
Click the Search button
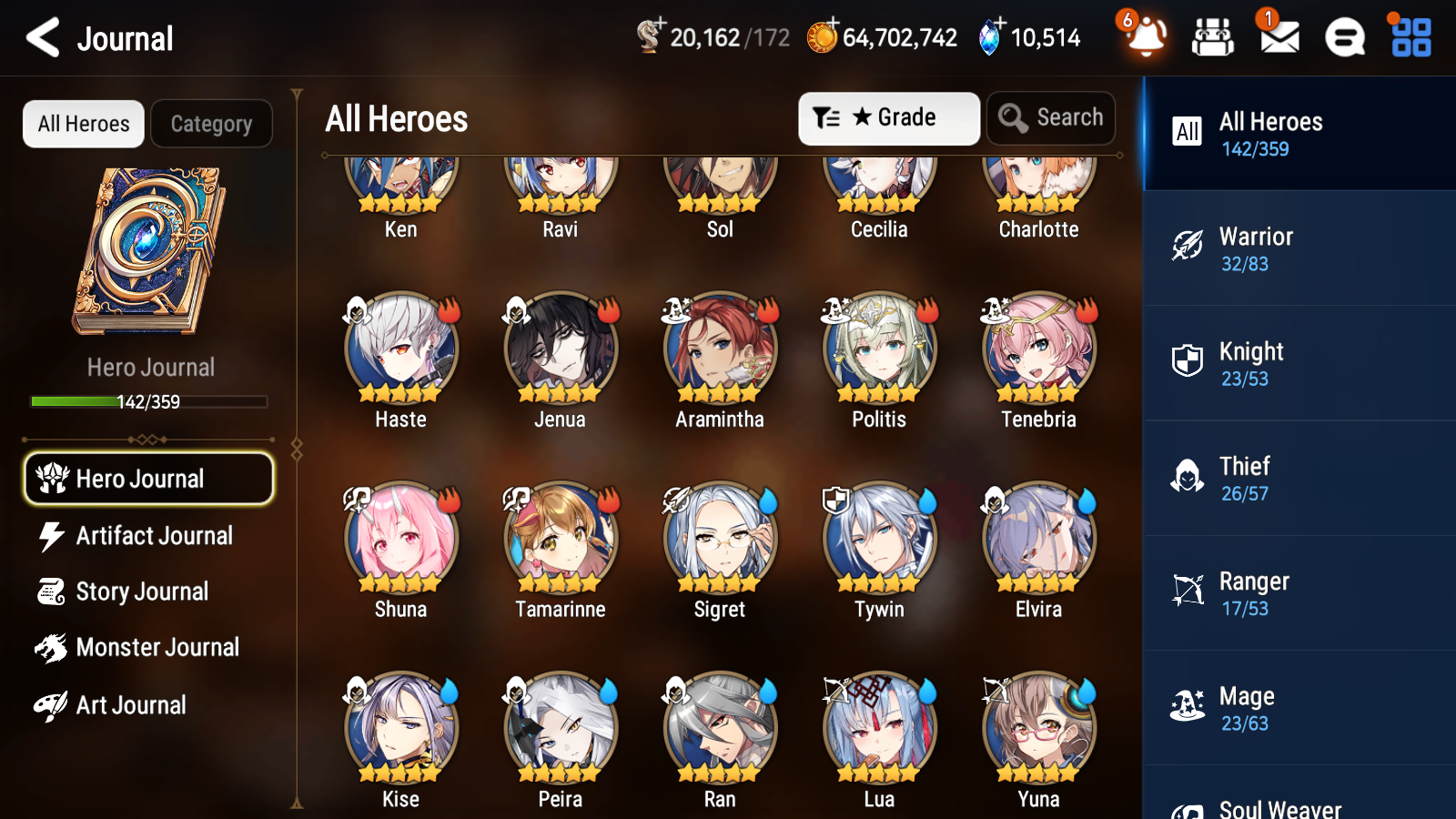pyautogui.click(x=1051, y=117)
